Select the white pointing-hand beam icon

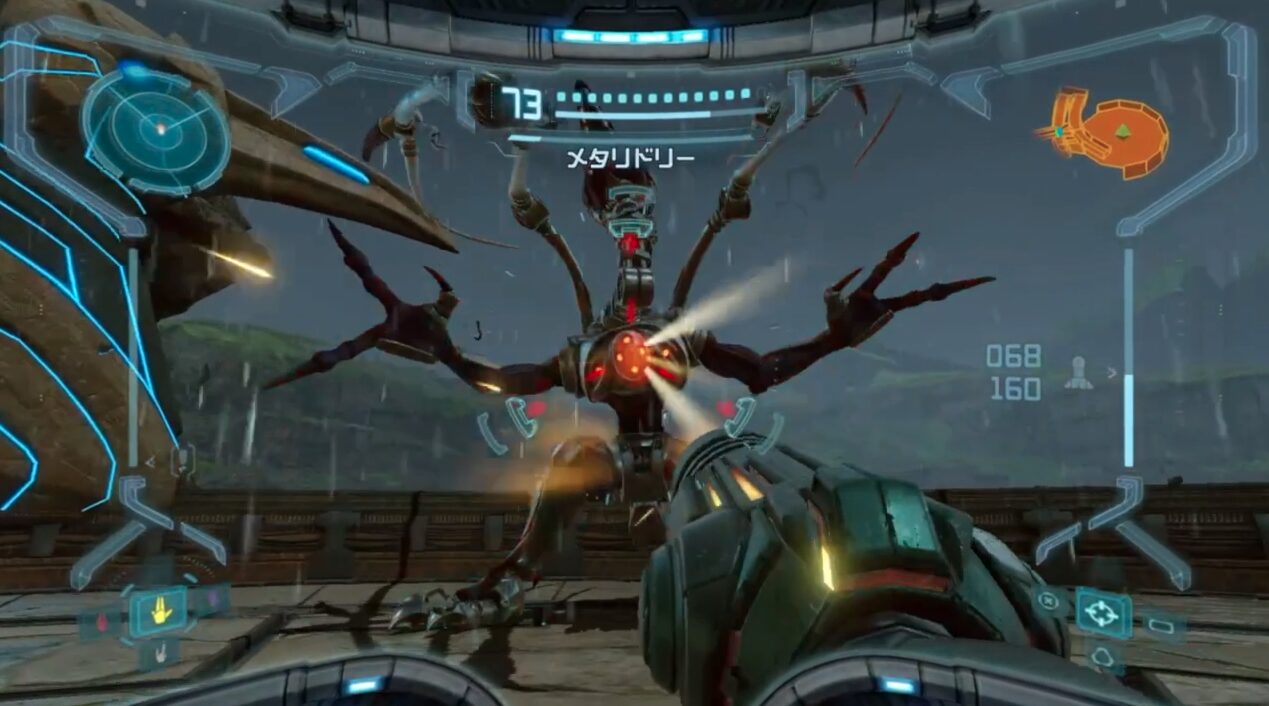pyautogui.click(x=162, y=655)
